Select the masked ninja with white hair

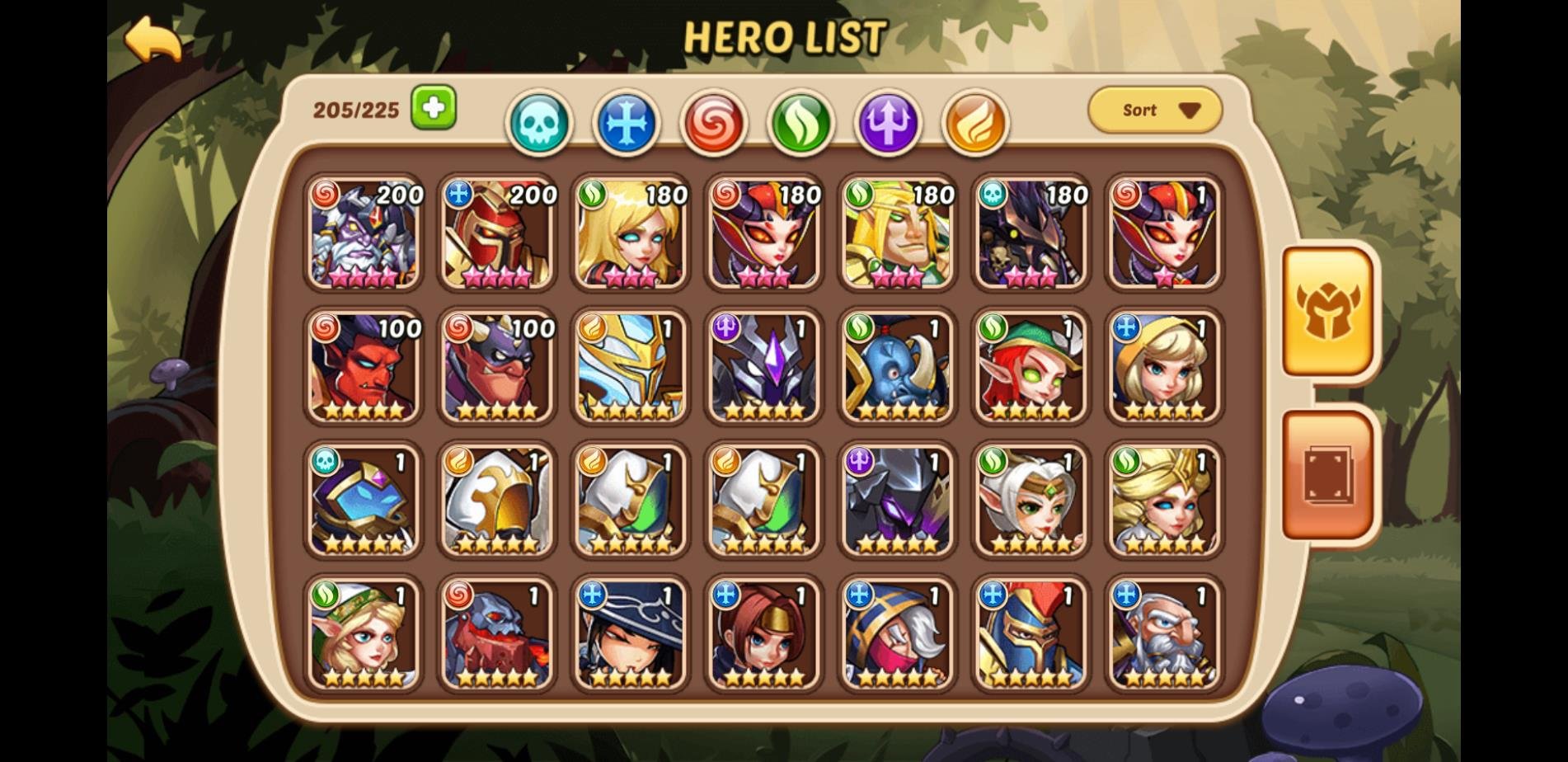tap(898, 634)
